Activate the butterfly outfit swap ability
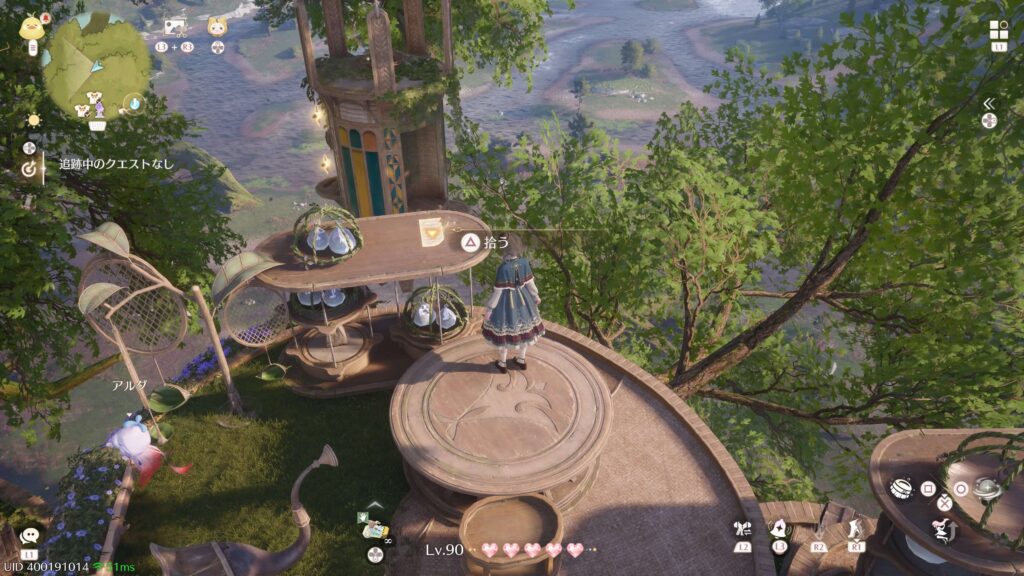The width and height of the screenshot is (1024, 576). click(x=741, y=529)
